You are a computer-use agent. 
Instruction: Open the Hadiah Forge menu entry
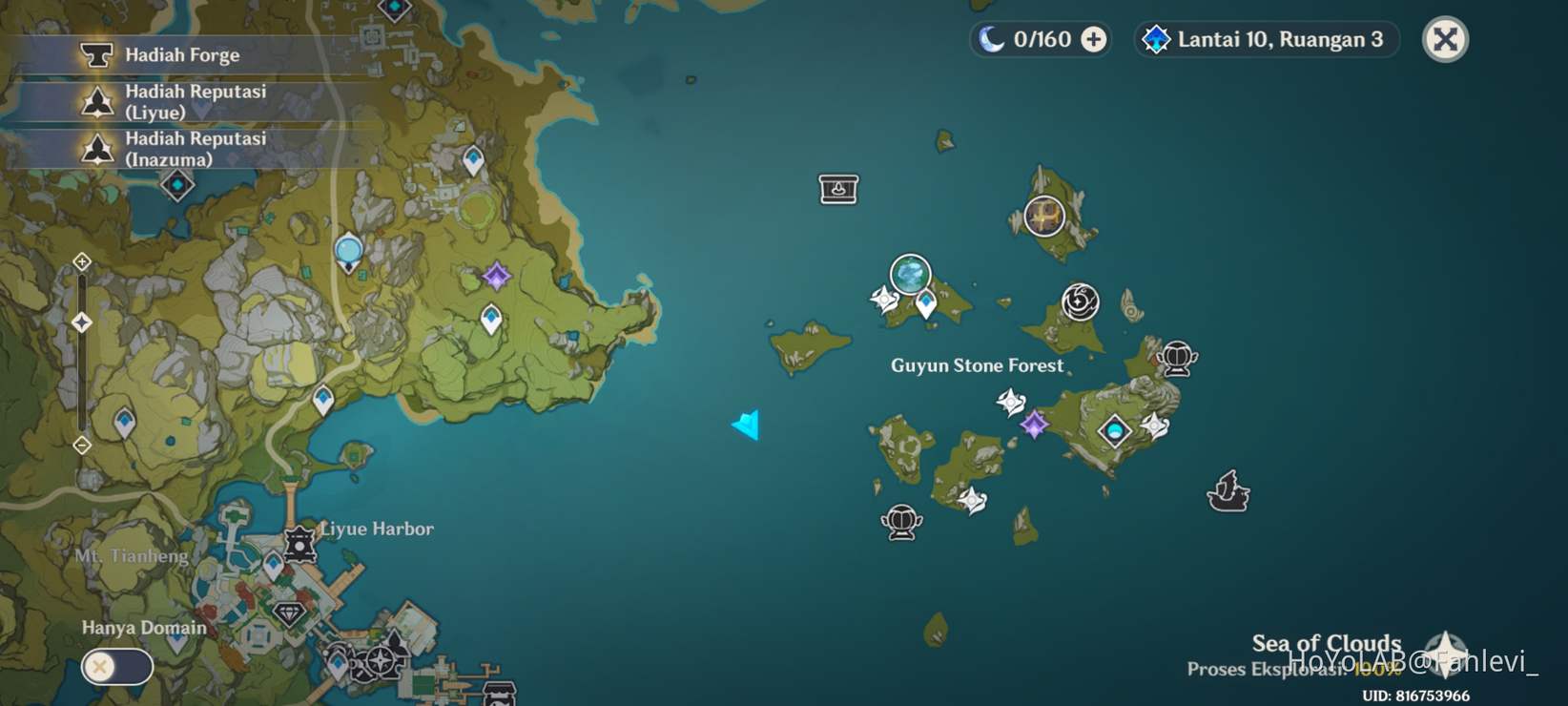[181, 54]
